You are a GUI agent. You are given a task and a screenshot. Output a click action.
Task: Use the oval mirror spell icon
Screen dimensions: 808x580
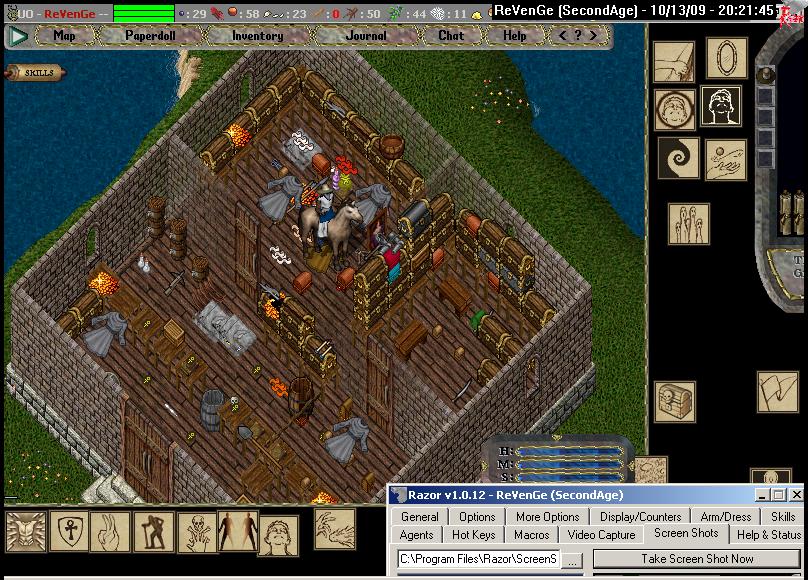coord(726,59)
